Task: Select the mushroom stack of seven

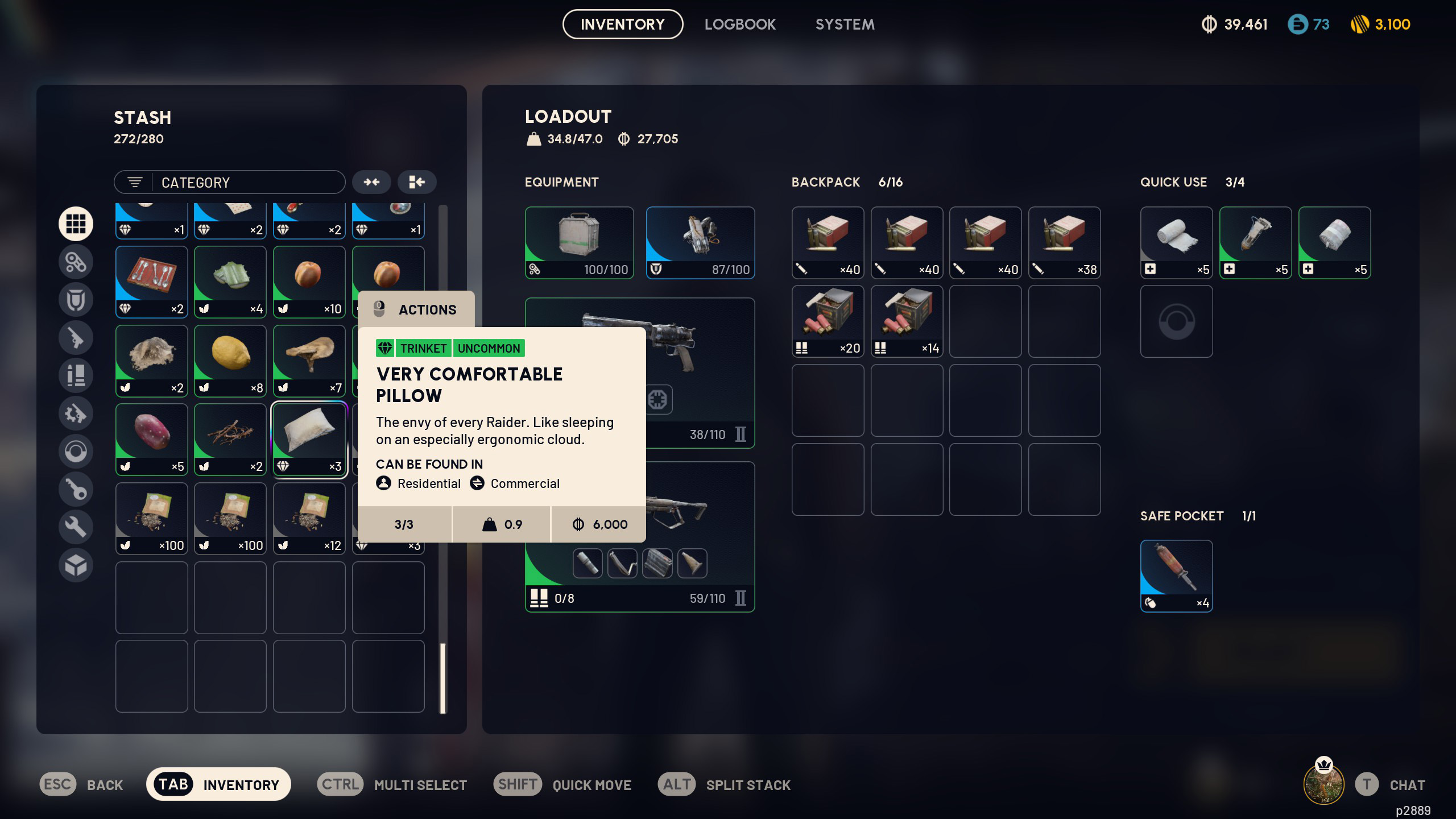Action: point(309,361)
